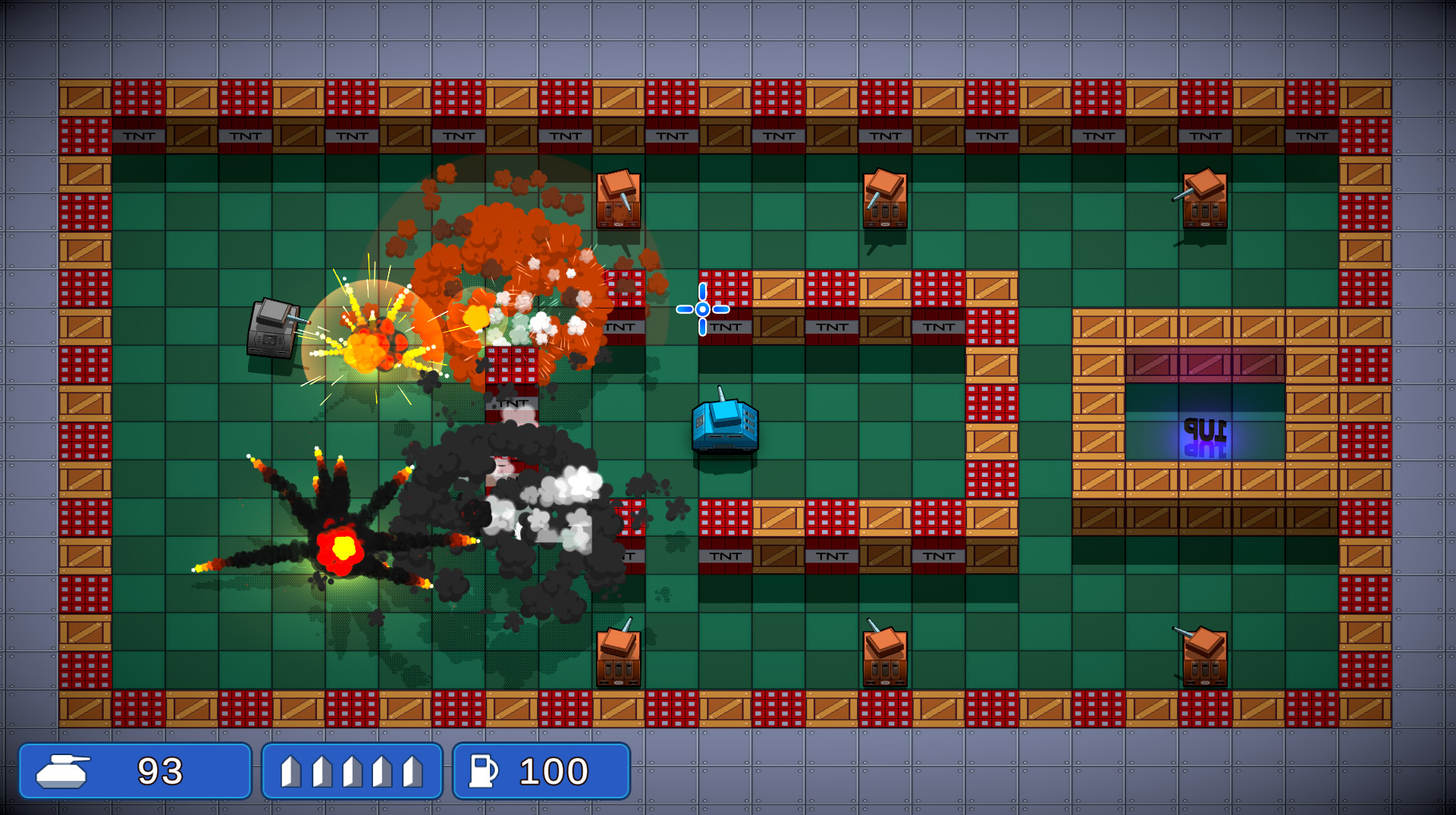Click the tank lives icon in the HUD

tap(64, 771)
